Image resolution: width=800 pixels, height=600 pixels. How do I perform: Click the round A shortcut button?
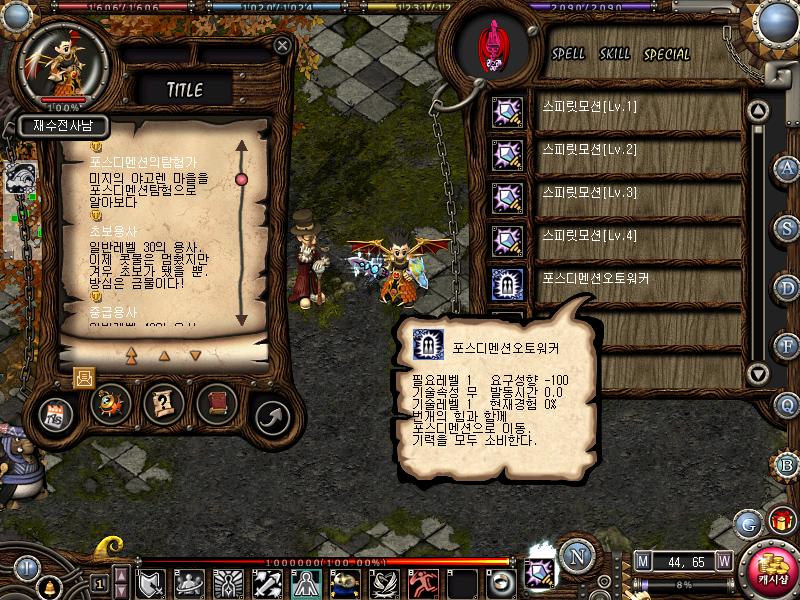pyautogui.click(x=787, y=167)
